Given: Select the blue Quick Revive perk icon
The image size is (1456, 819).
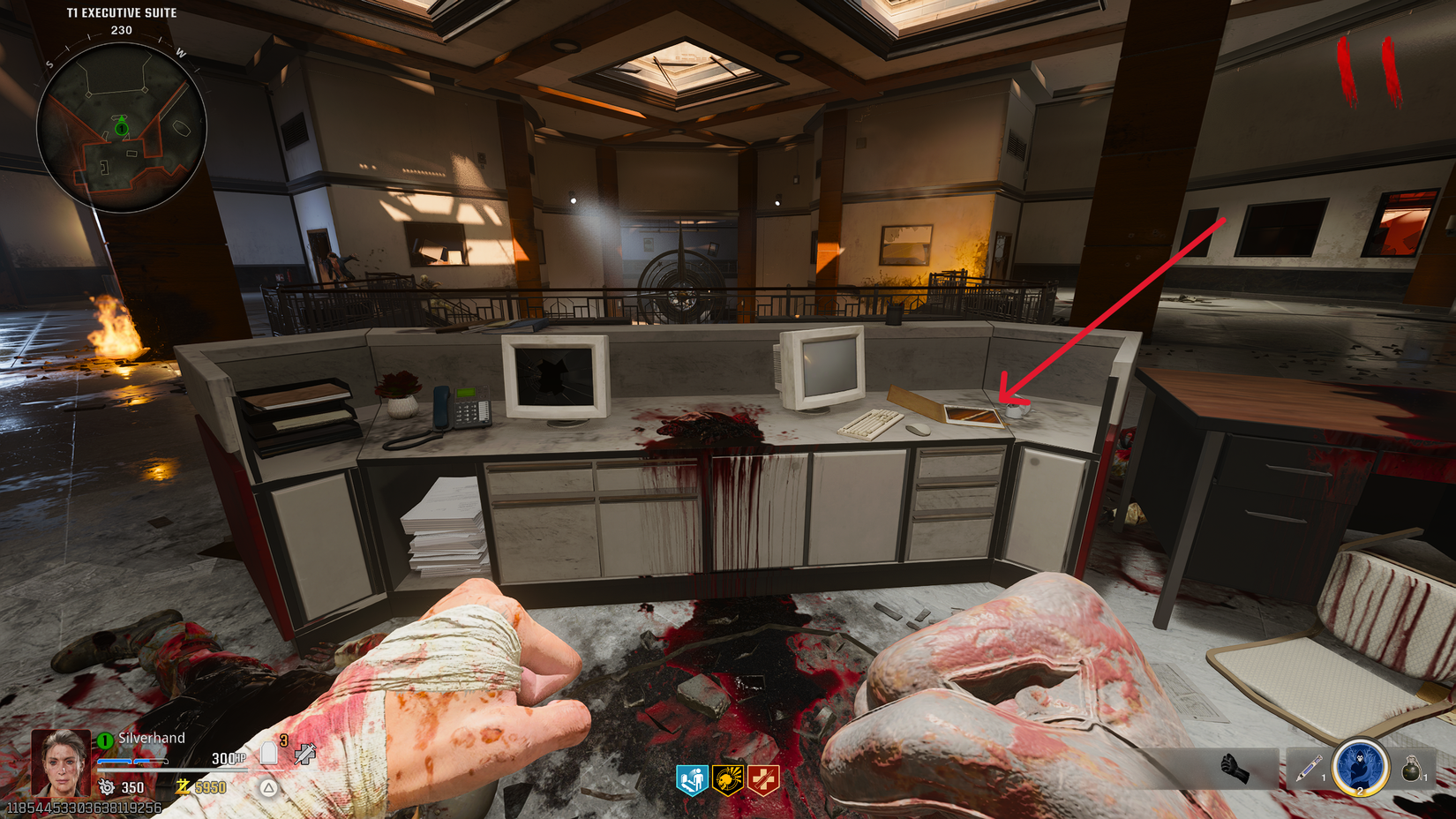Looking at the screenshot, I should point(694,780).
